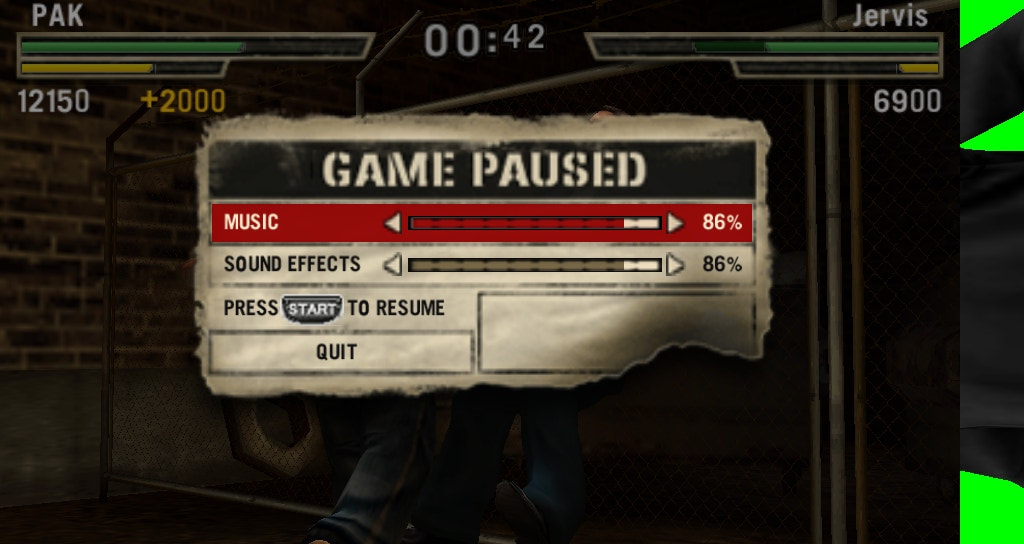Decrease music volume with the left arrow
The width and height of the screenshot is (1024, 544).
click(393, 222)
